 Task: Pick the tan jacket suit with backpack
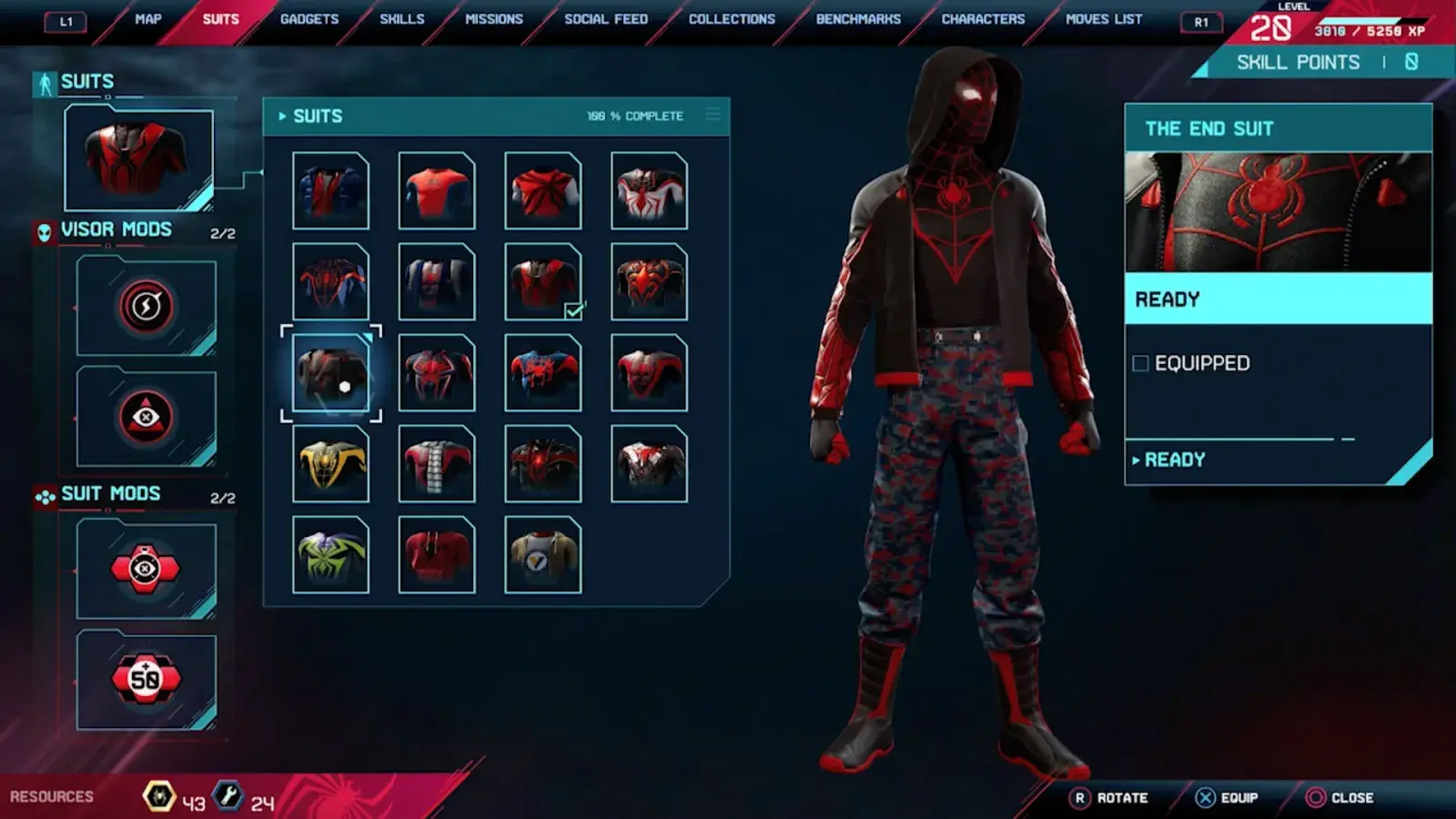[x=543, y=555]
